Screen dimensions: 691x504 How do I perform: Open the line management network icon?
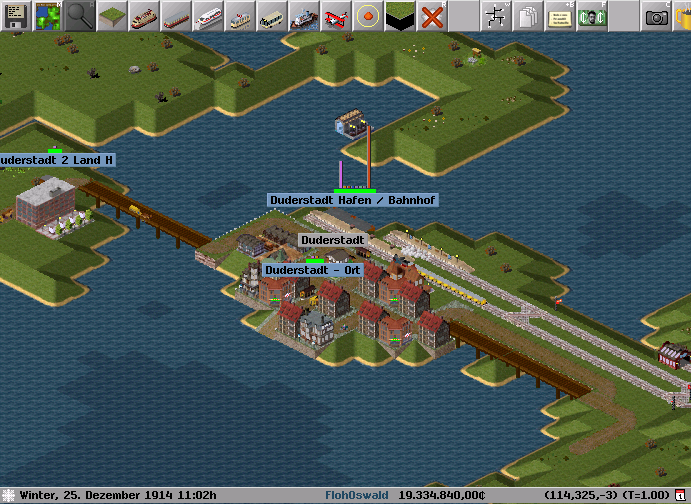(x=496, y=15)
